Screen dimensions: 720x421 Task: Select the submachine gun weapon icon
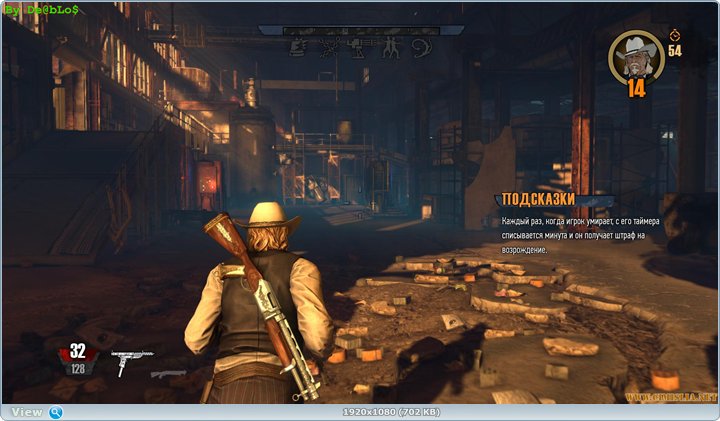129,358
